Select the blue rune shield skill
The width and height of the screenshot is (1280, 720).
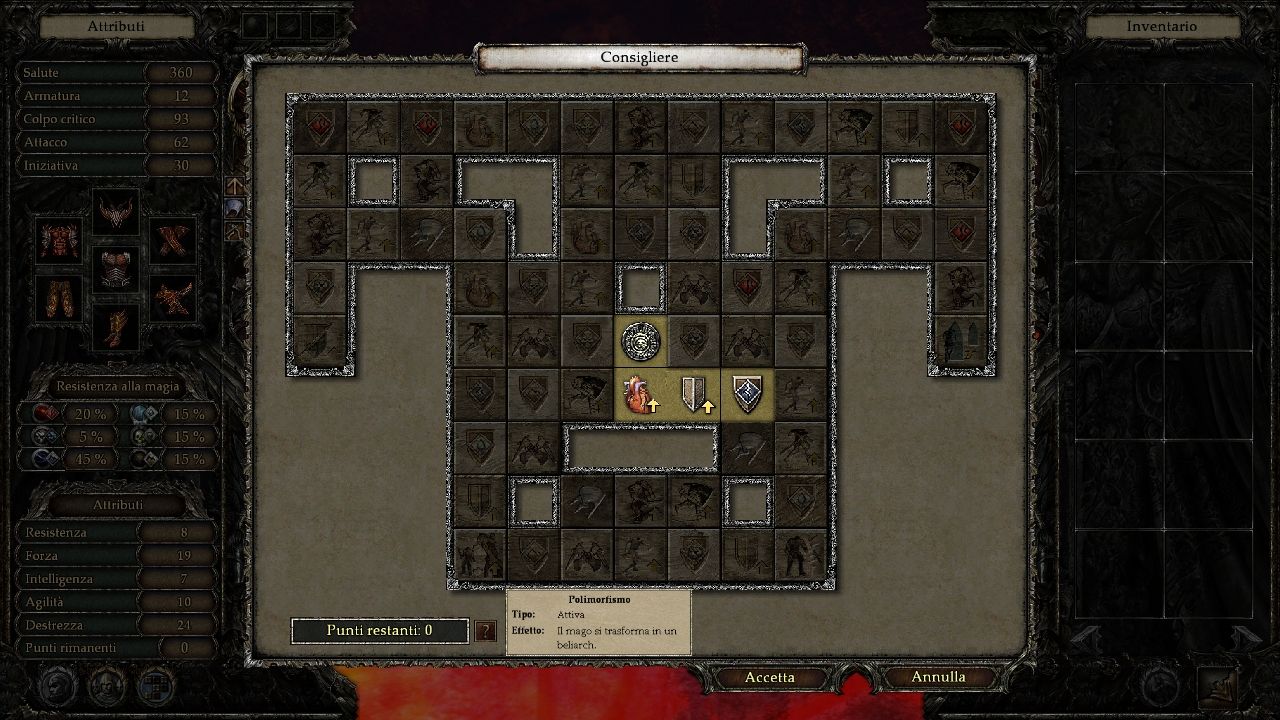click(x=747, y=395)
